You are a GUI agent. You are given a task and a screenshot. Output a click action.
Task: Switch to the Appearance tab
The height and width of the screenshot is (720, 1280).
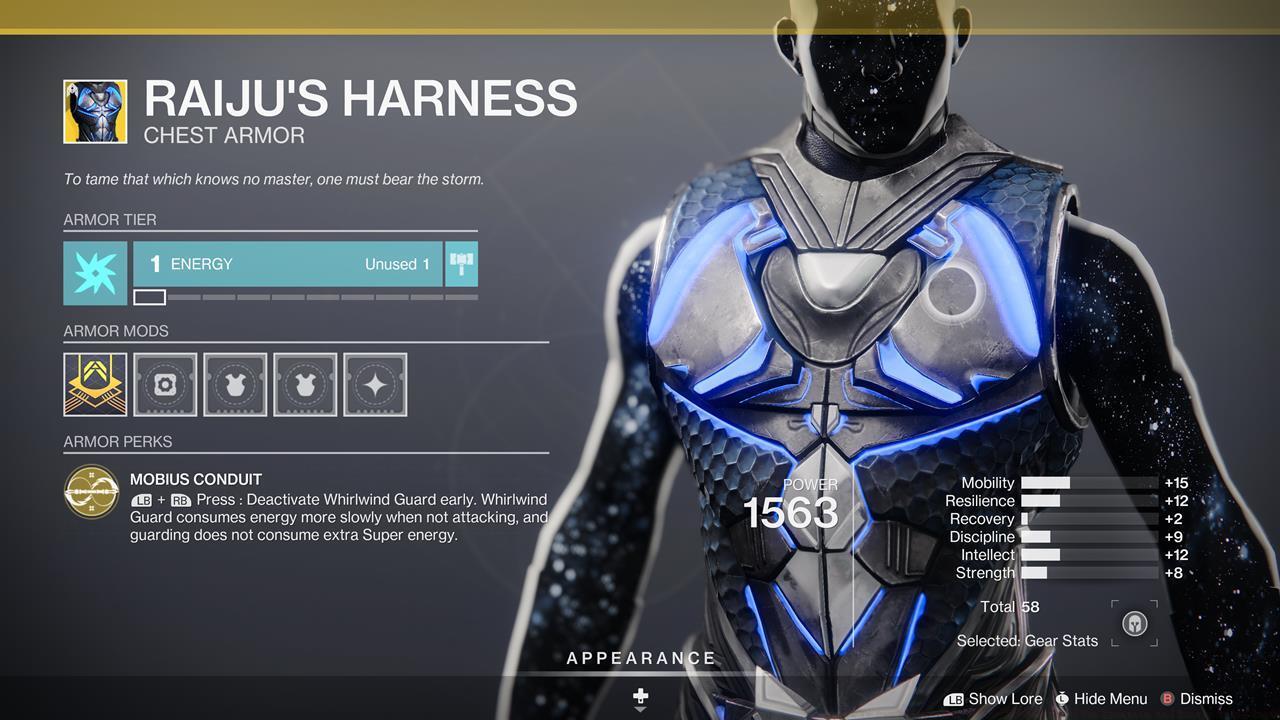coord(639,658)
